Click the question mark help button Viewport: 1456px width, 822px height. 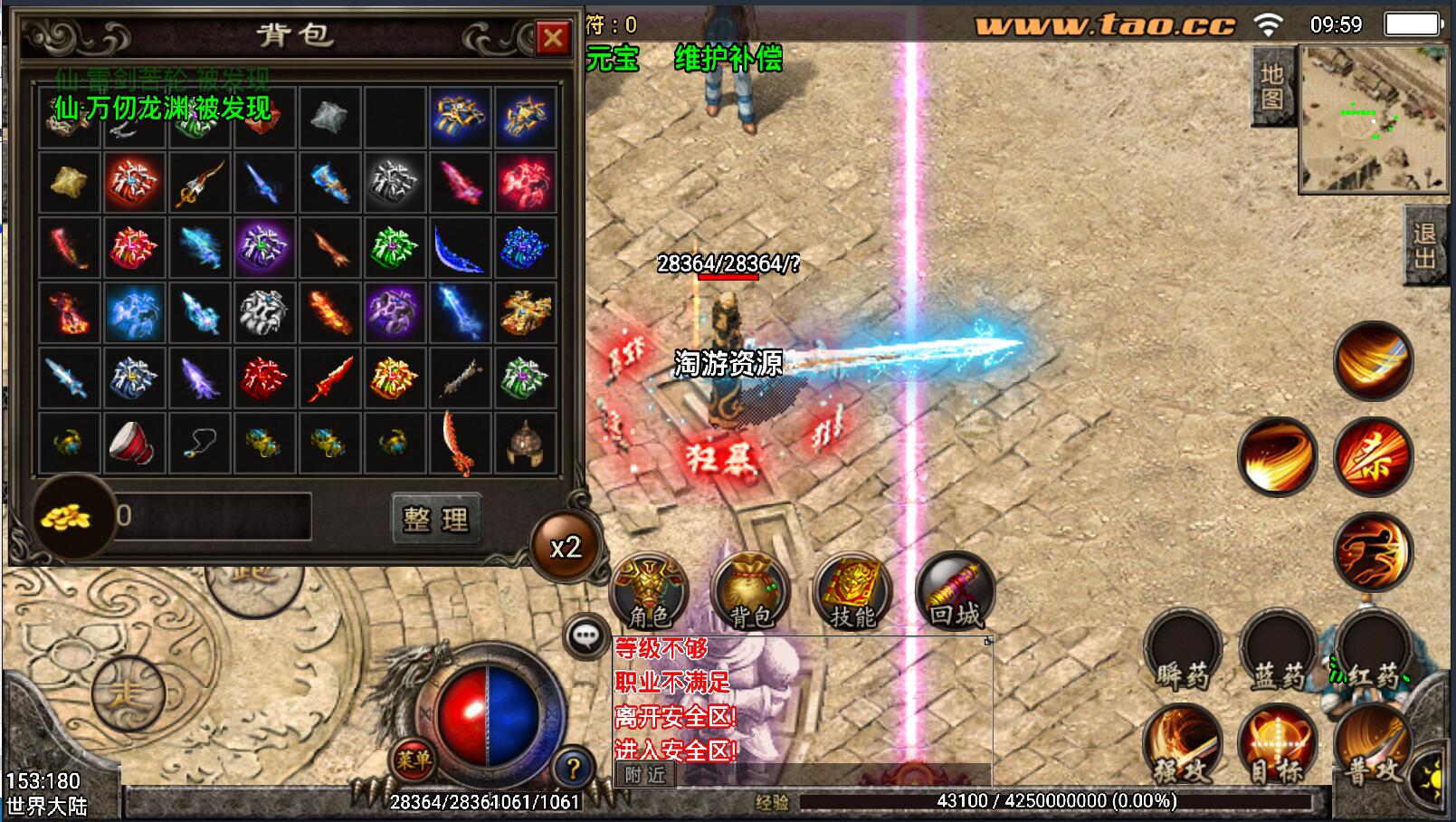point(572,769)
